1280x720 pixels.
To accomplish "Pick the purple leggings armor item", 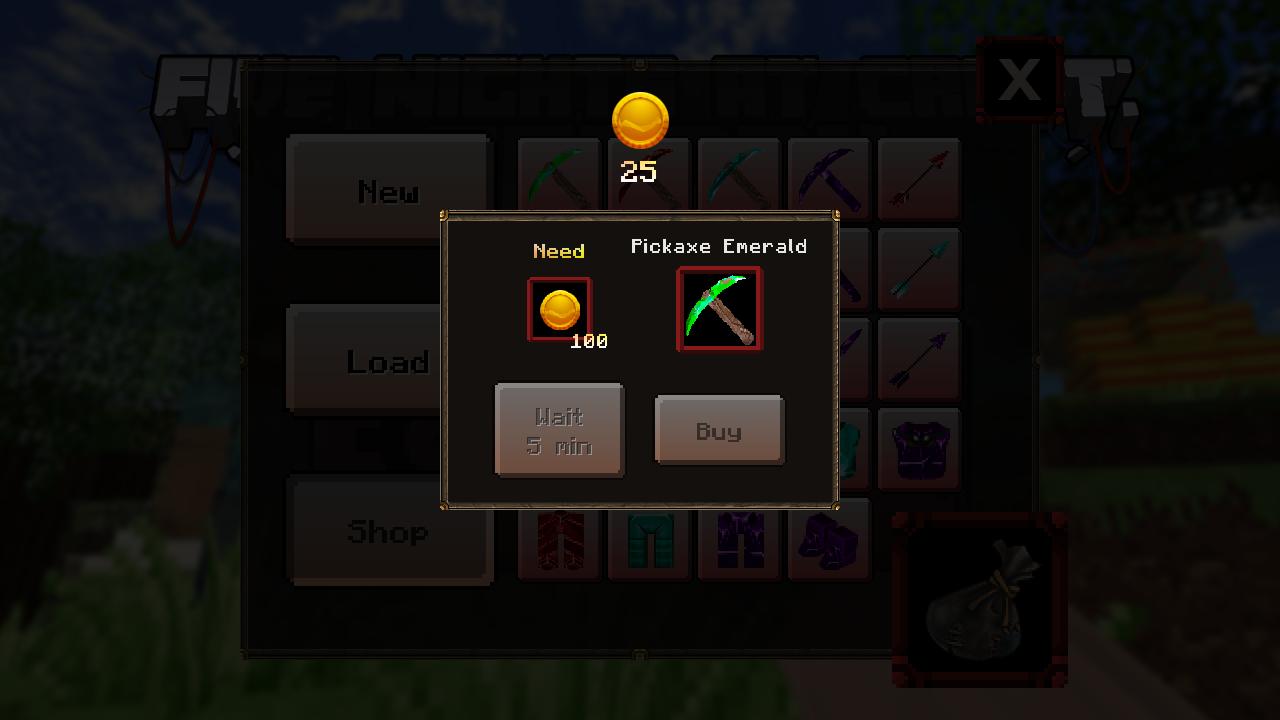I will pos(739,538).
